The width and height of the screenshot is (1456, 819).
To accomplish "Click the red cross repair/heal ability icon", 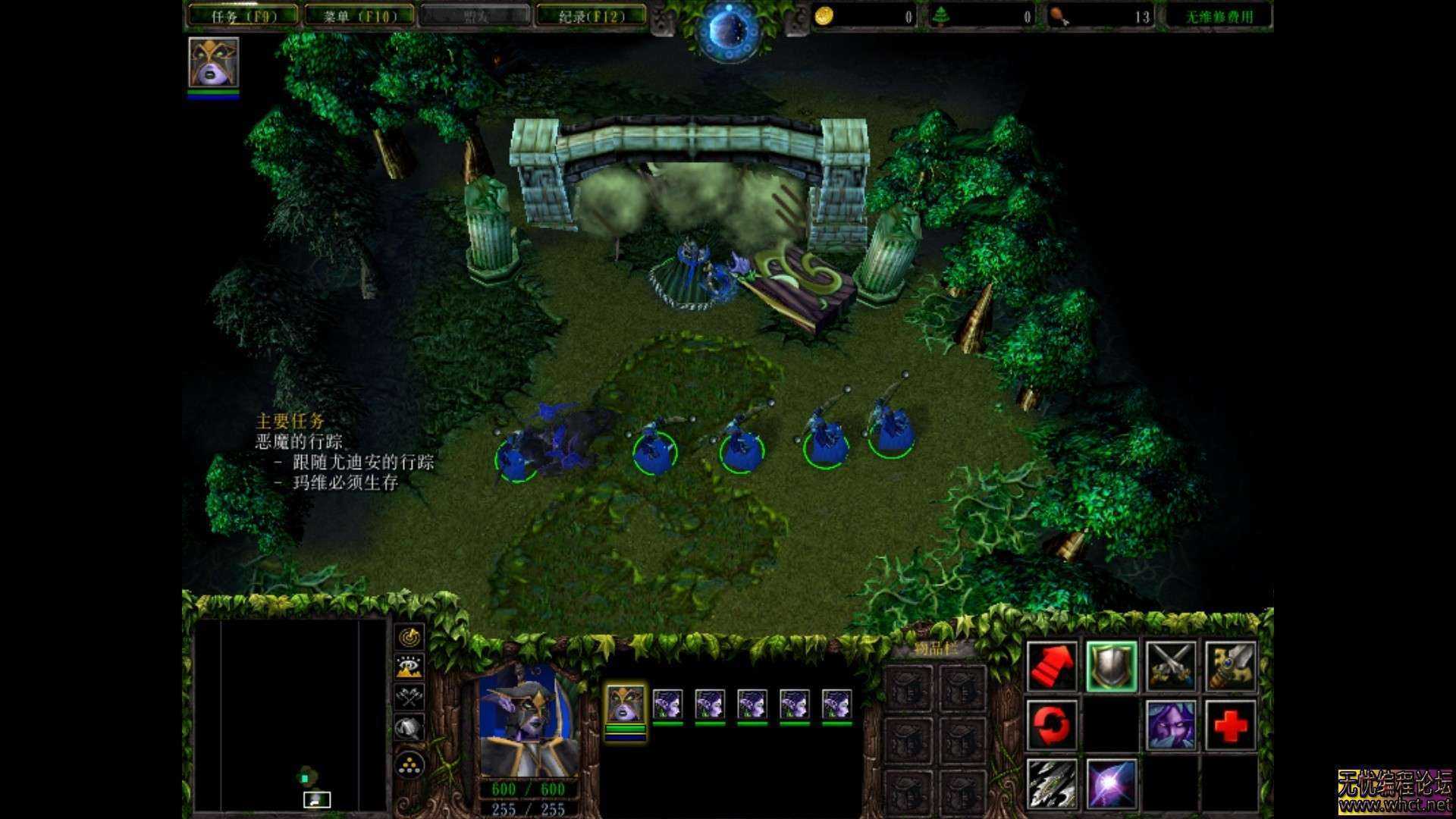I will (x=1231, y=726).
